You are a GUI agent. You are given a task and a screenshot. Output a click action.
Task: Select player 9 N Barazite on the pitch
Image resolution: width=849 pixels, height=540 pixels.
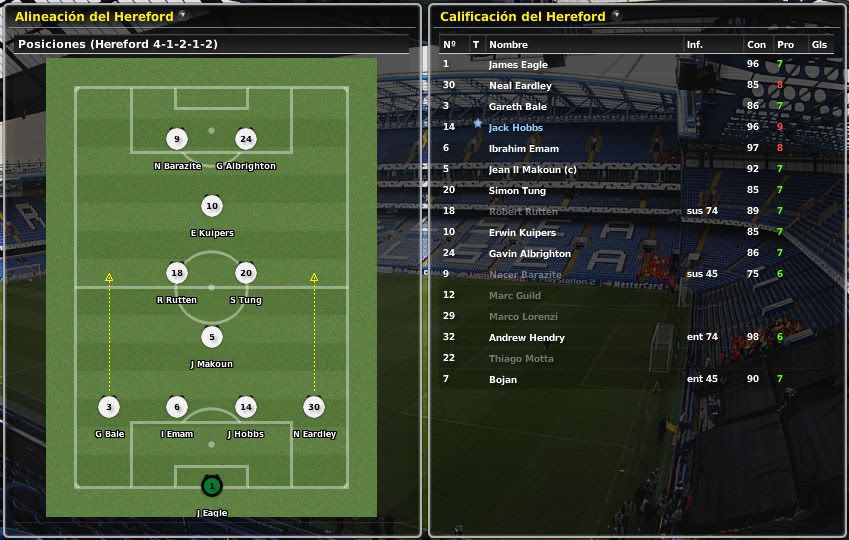[x=177, y=140]
